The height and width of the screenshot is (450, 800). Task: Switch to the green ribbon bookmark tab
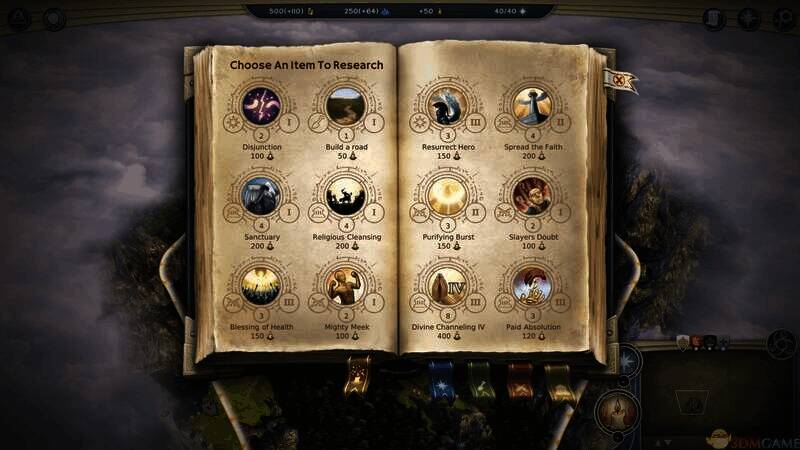481,381
